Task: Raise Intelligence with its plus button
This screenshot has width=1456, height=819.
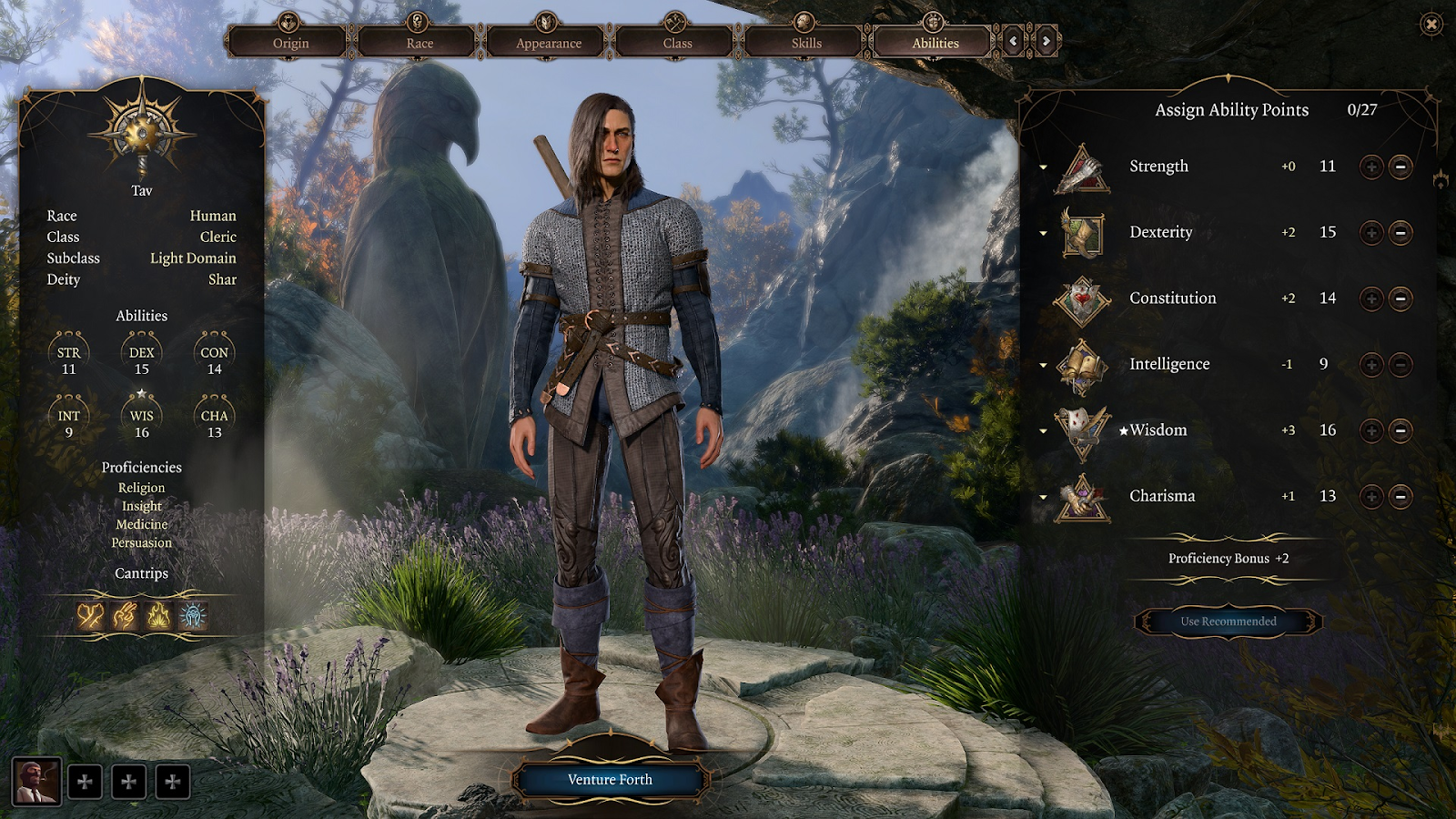Action: 1371,365
